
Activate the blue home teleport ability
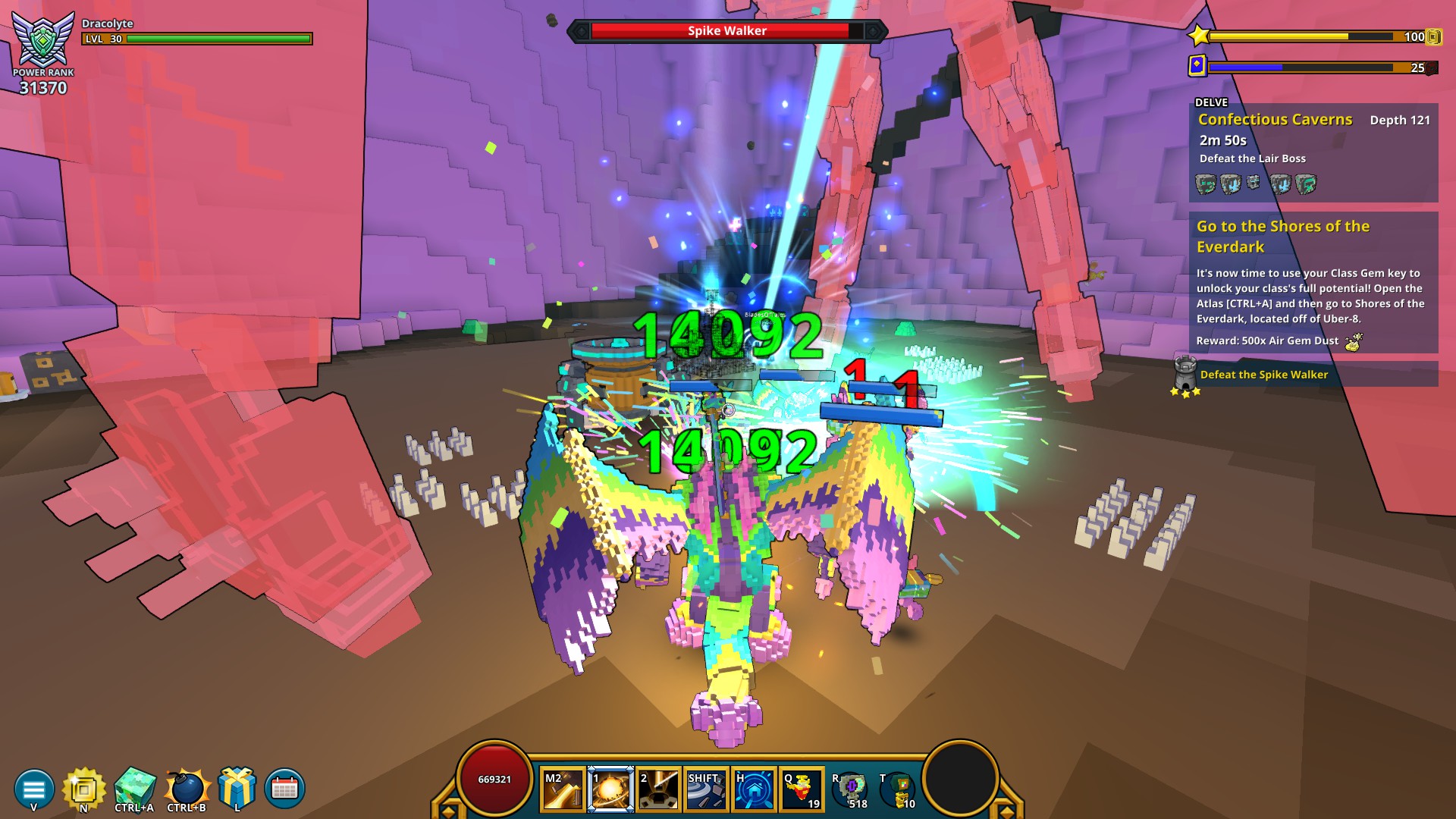tap(753, 790)
